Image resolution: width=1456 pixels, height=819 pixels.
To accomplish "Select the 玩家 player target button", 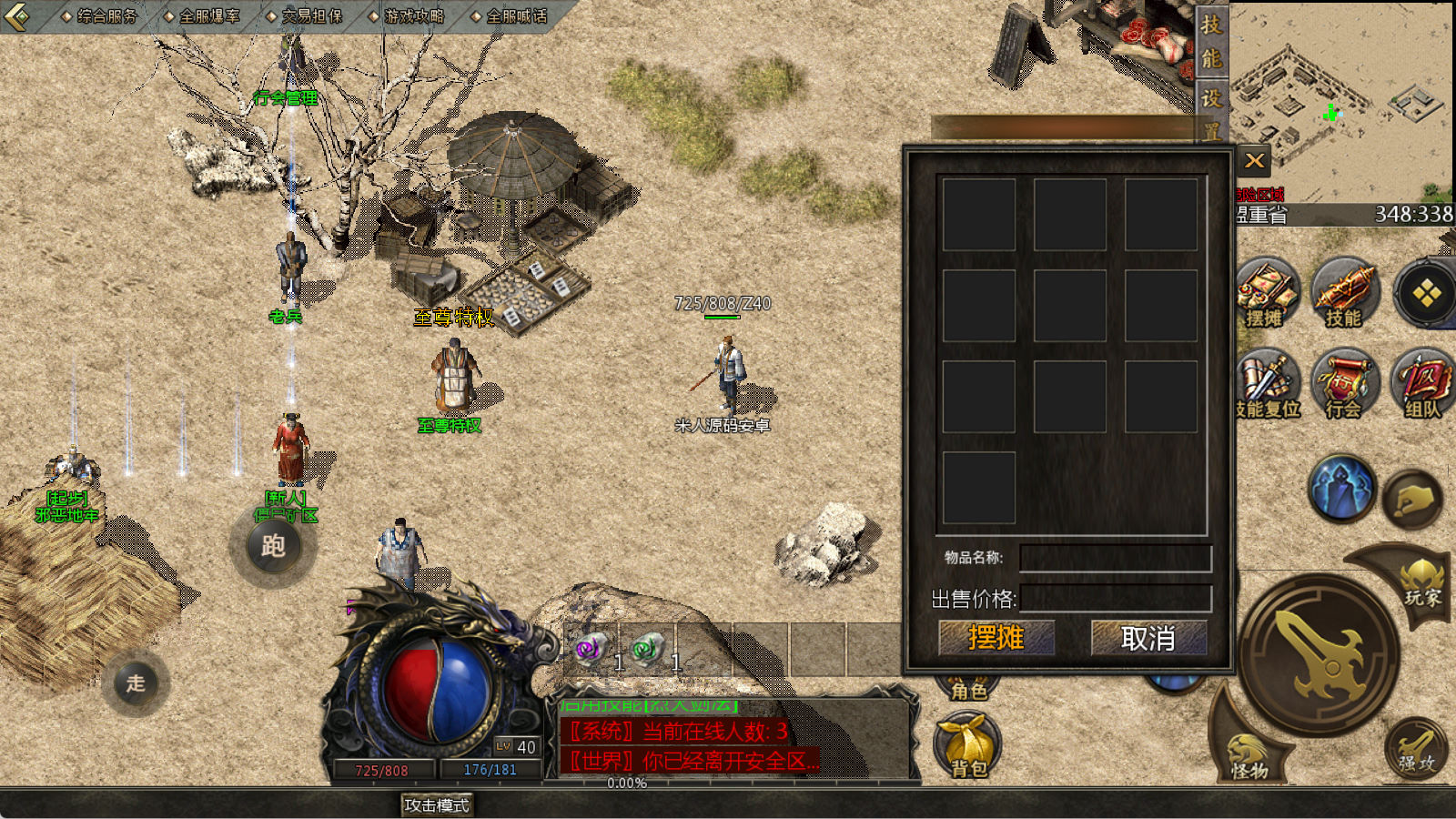I will coord(1421,587).
